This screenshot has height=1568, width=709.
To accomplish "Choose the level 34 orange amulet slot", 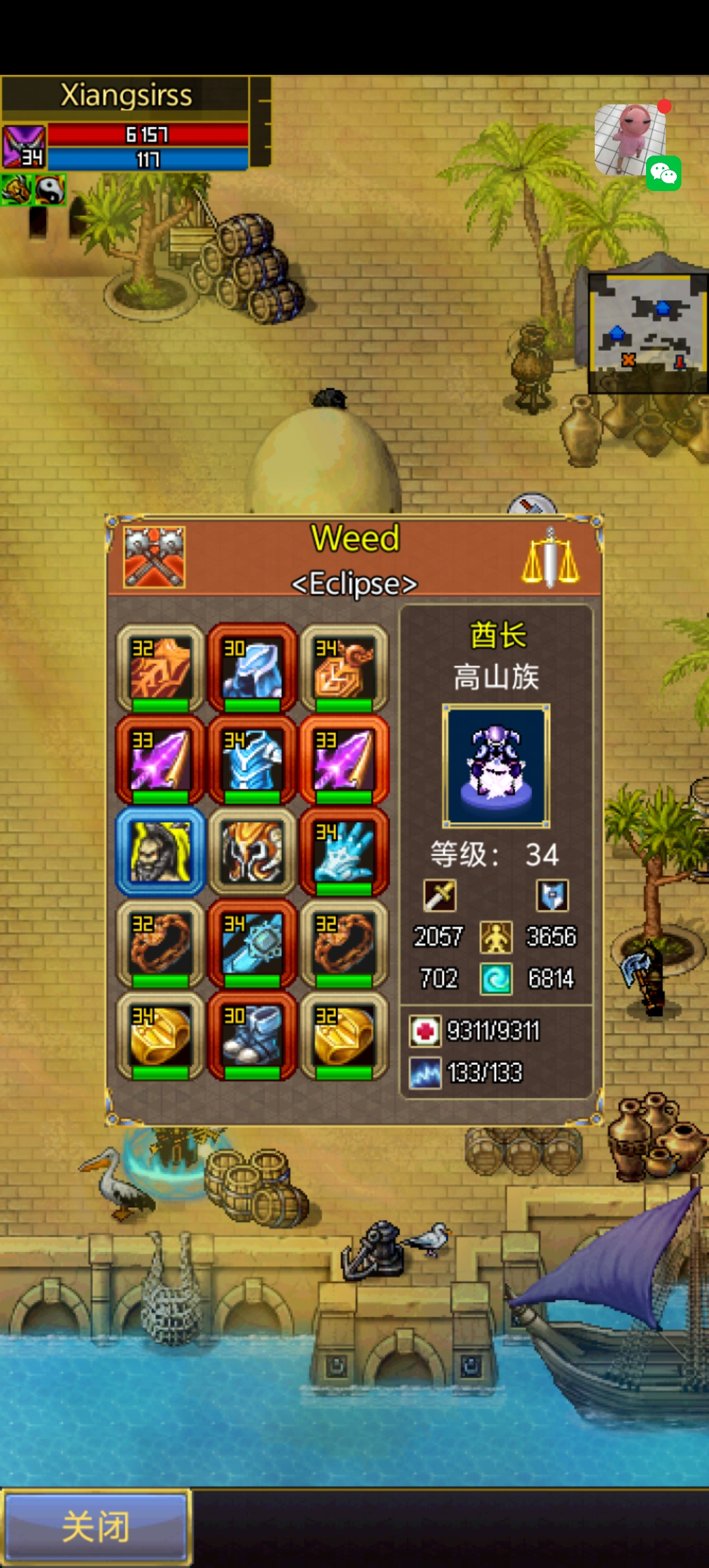I will click(x=344, y=668).
